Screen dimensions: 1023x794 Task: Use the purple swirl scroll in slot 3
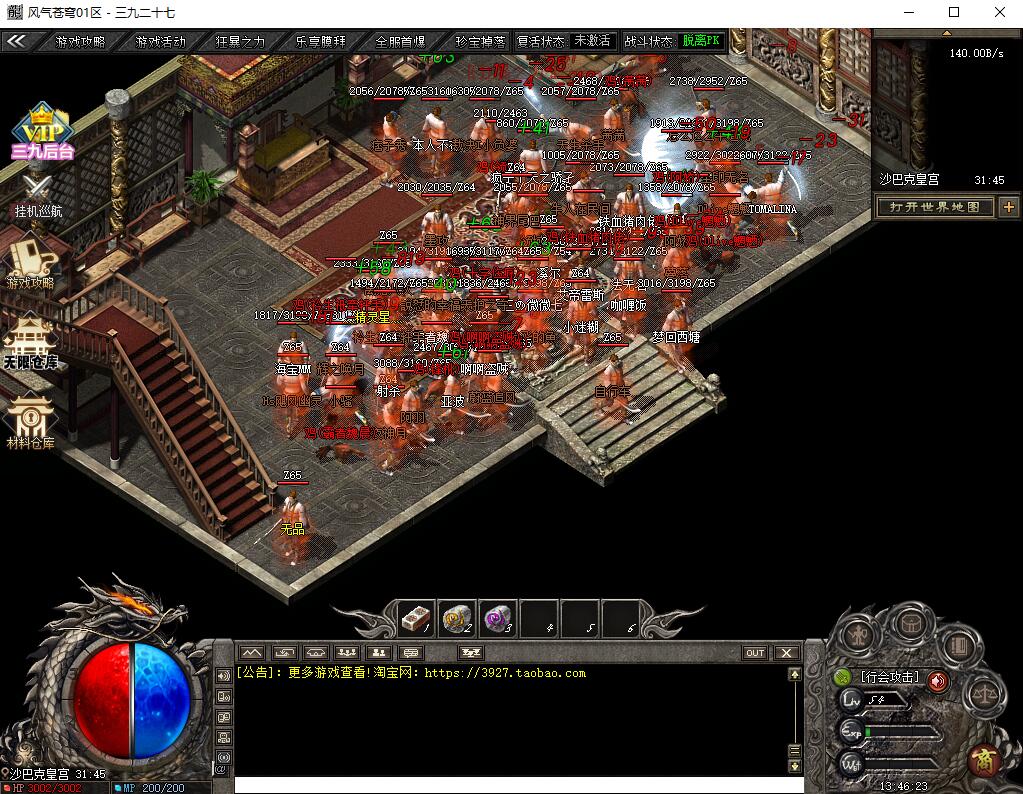pyautogui.click(x=497, y=620)
